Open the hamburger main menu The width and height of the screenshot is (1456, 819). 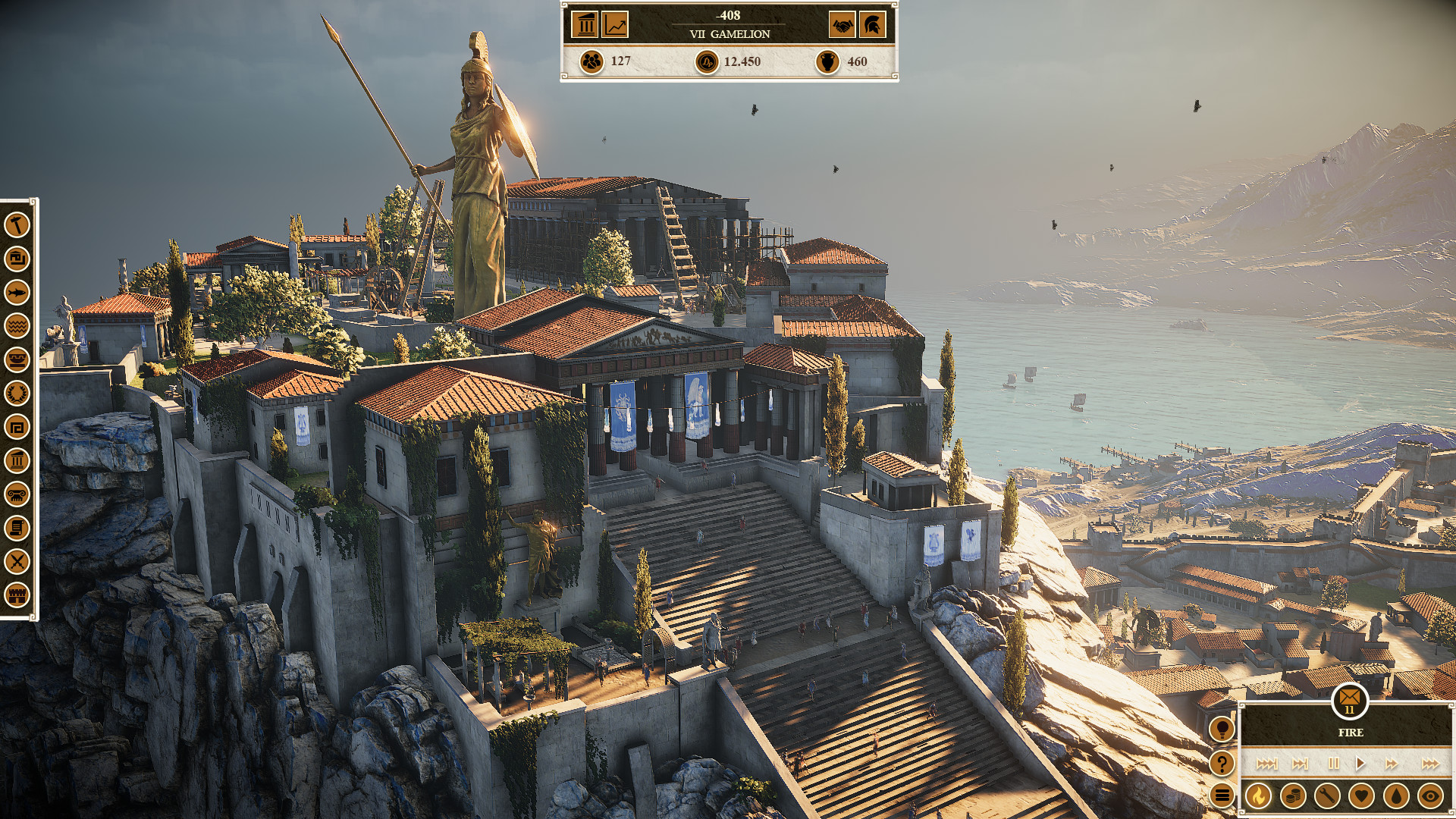pos(1222,795)
